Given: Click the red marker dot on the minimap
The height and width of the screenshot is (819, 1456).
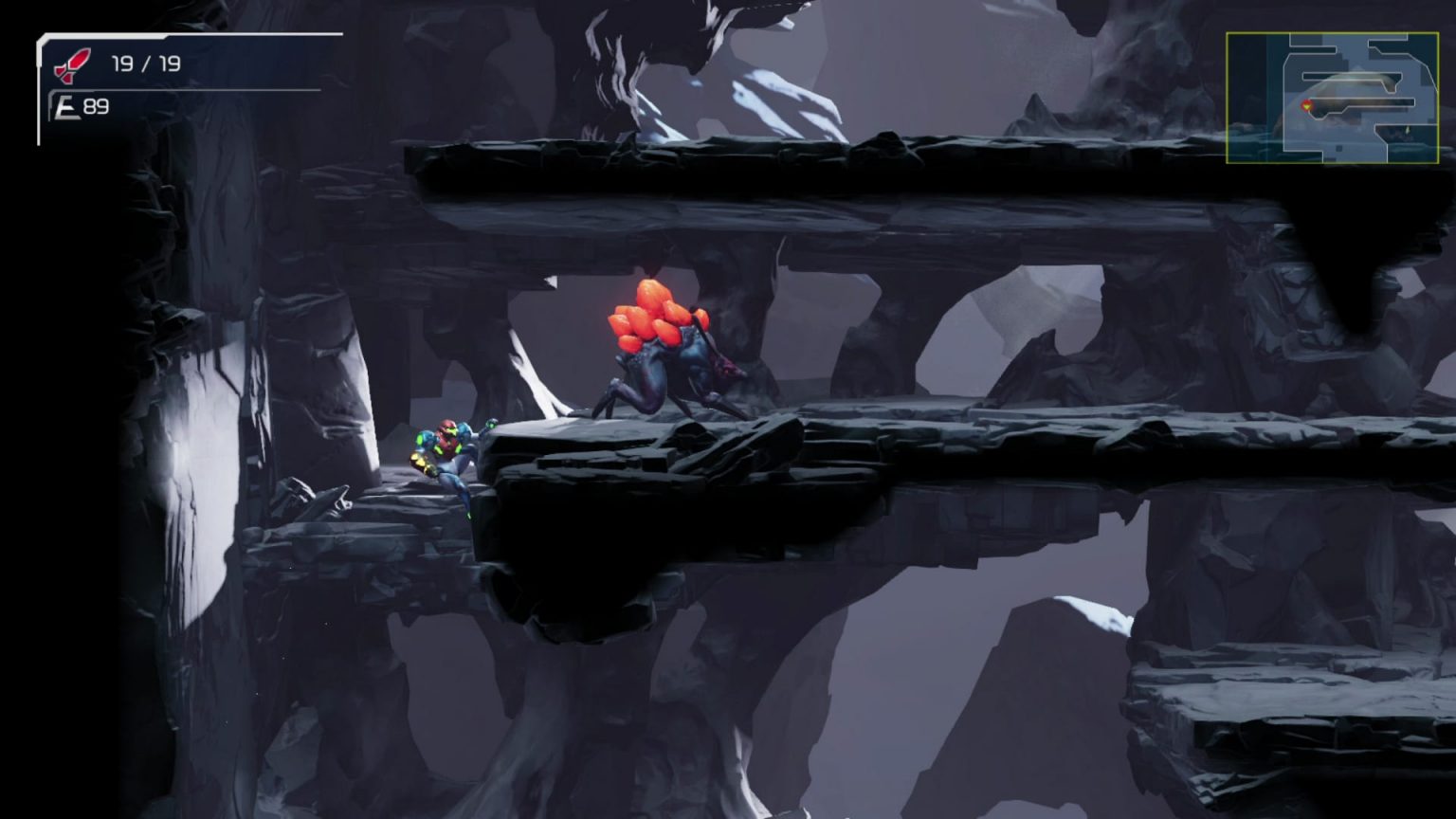Looking at the screenshot, I should click(x=1307, y=102).
